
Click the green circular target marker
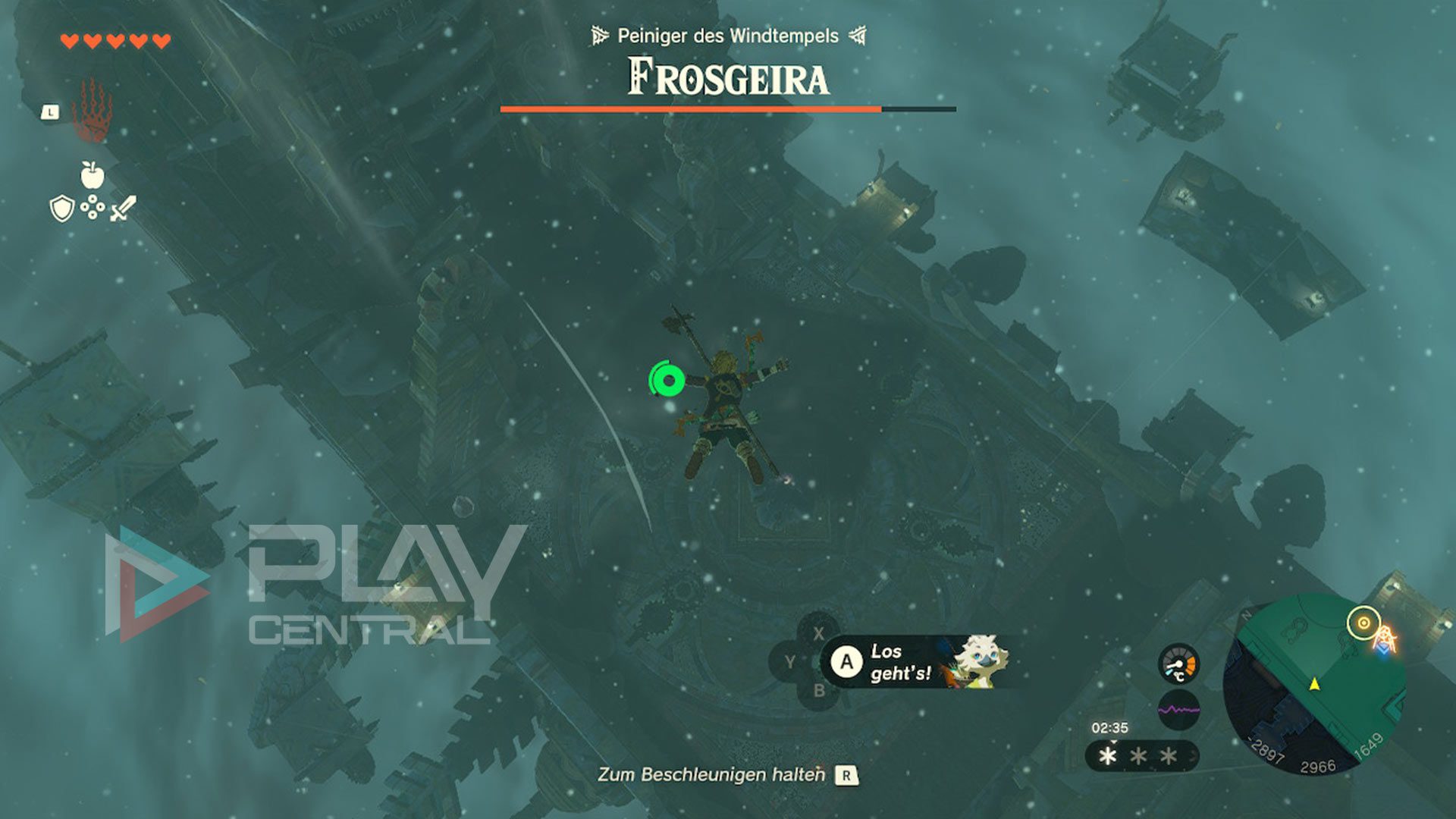[x=668, y=380]
